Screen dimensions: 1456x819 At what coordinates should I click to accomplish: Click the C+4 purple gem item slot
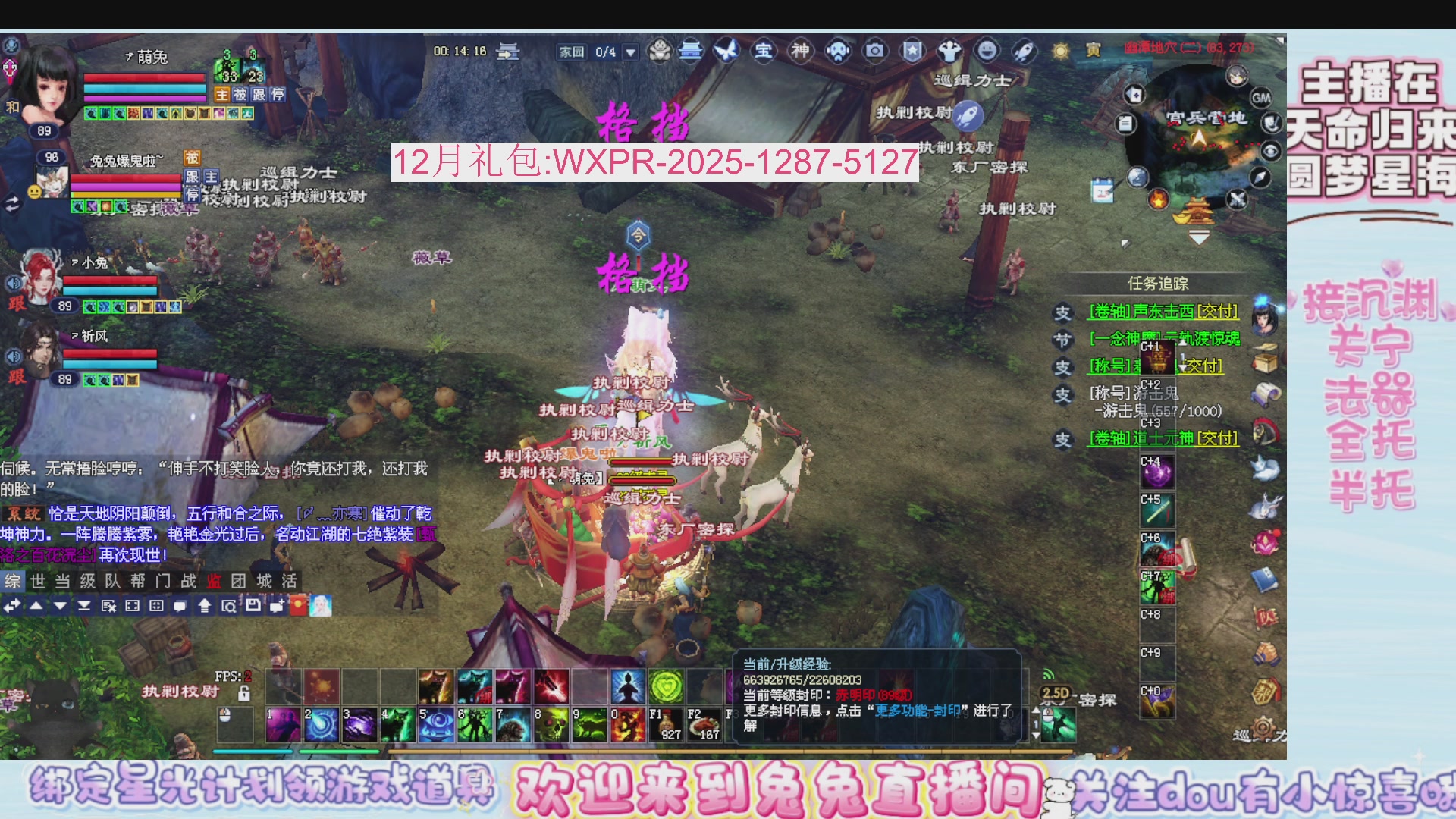(x=1157, y=471)
